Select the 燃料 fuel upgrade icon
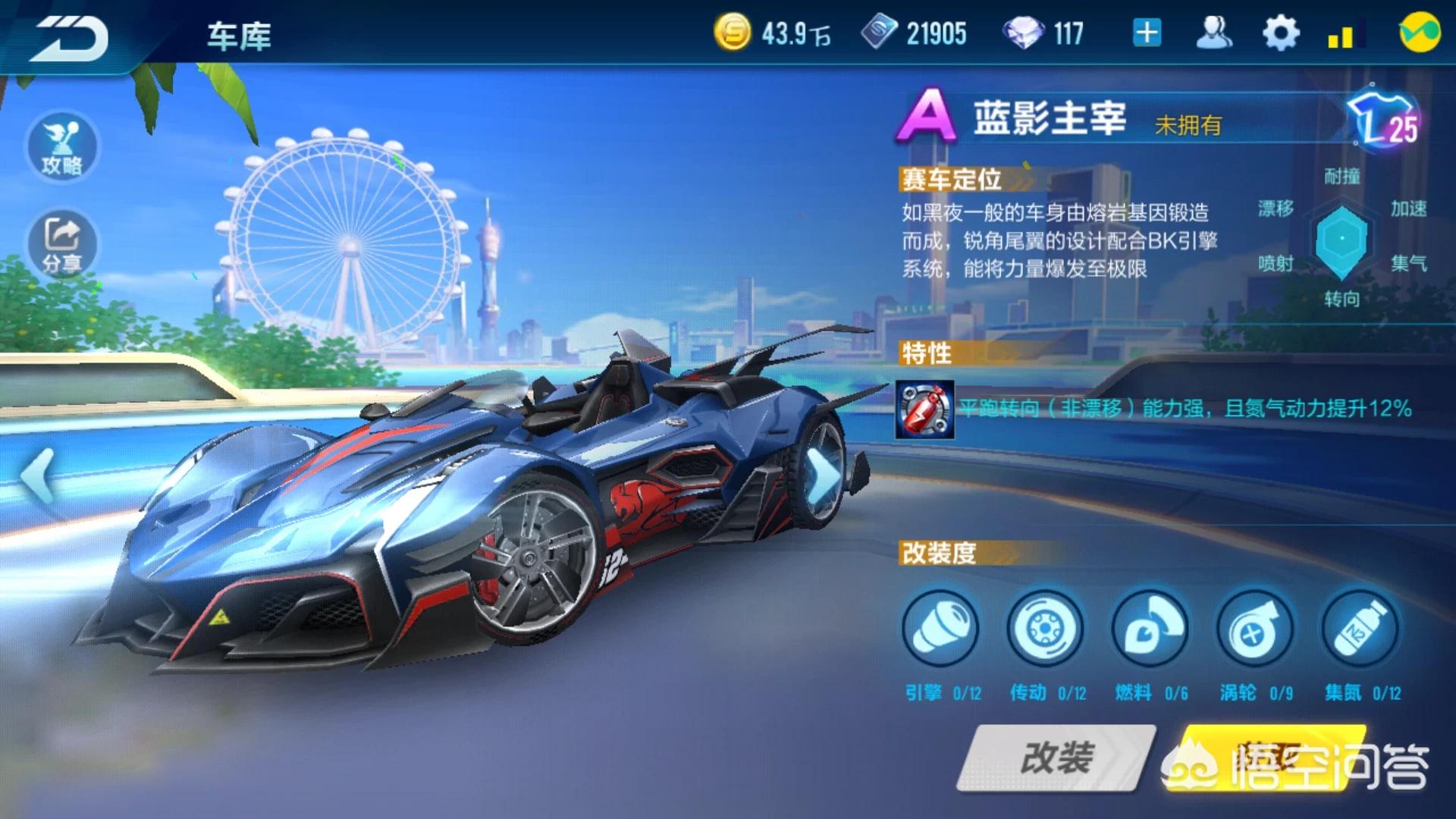Screen dimensions: 1456x819 tap(1150, 629)
